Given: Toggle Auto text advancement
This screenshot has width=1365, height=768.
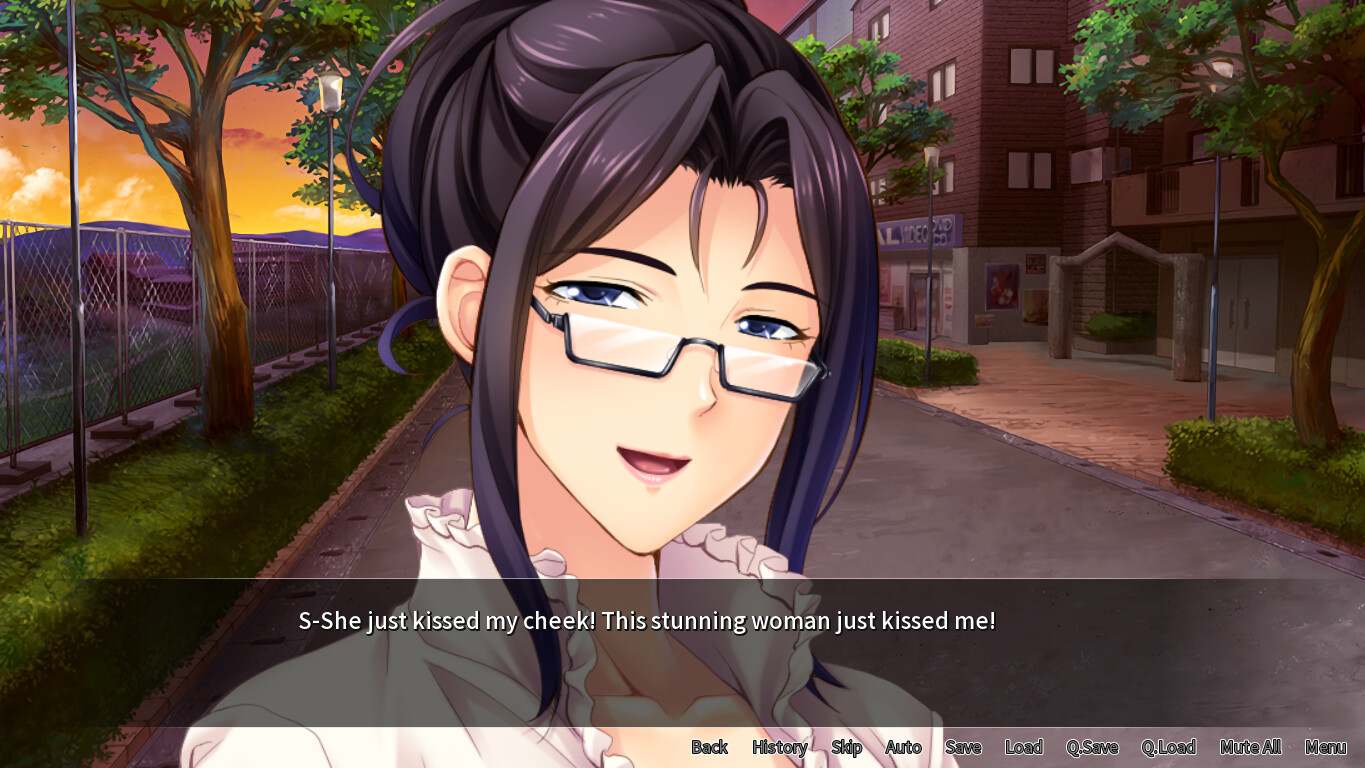Looking at the screenshot, I should 903,747.
